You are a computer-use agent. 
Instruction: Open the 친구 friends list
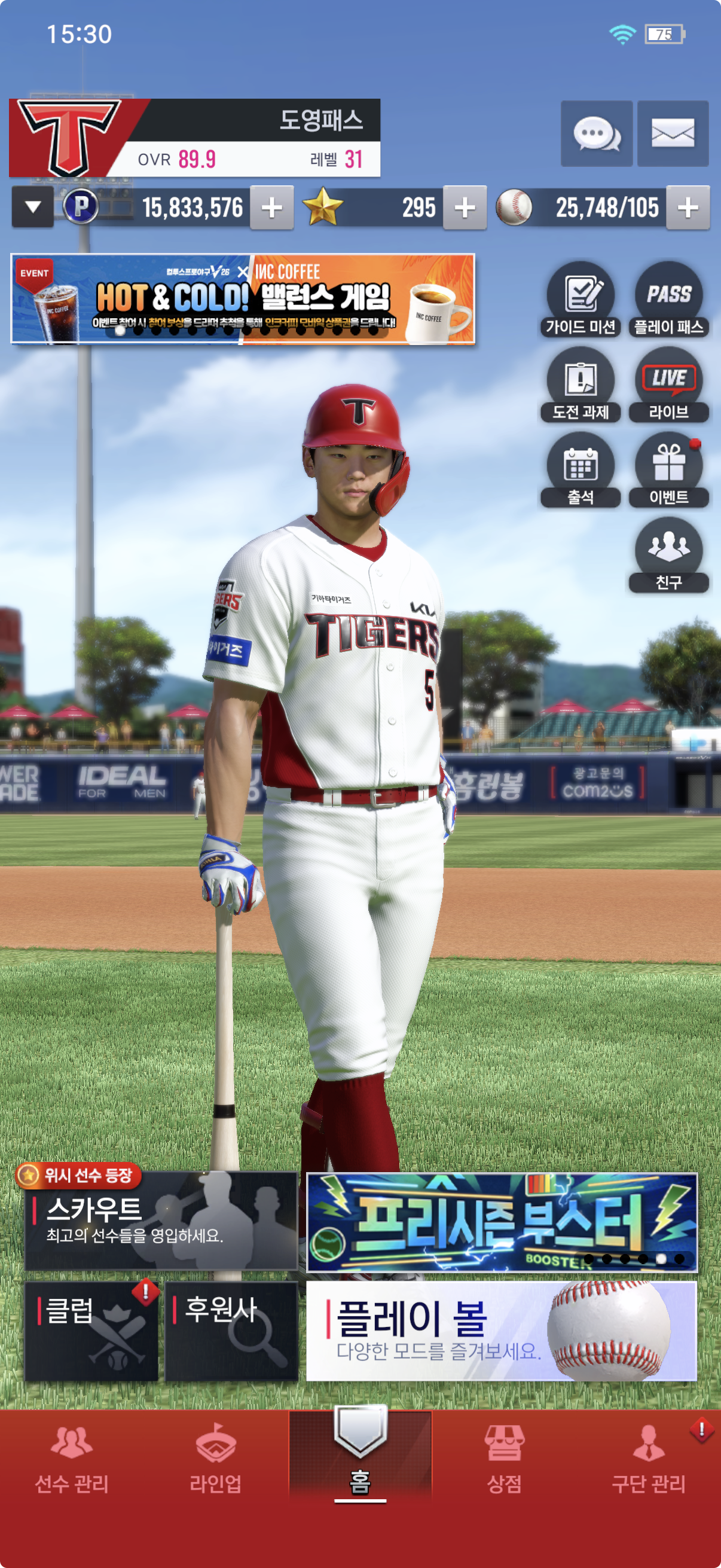668,554
